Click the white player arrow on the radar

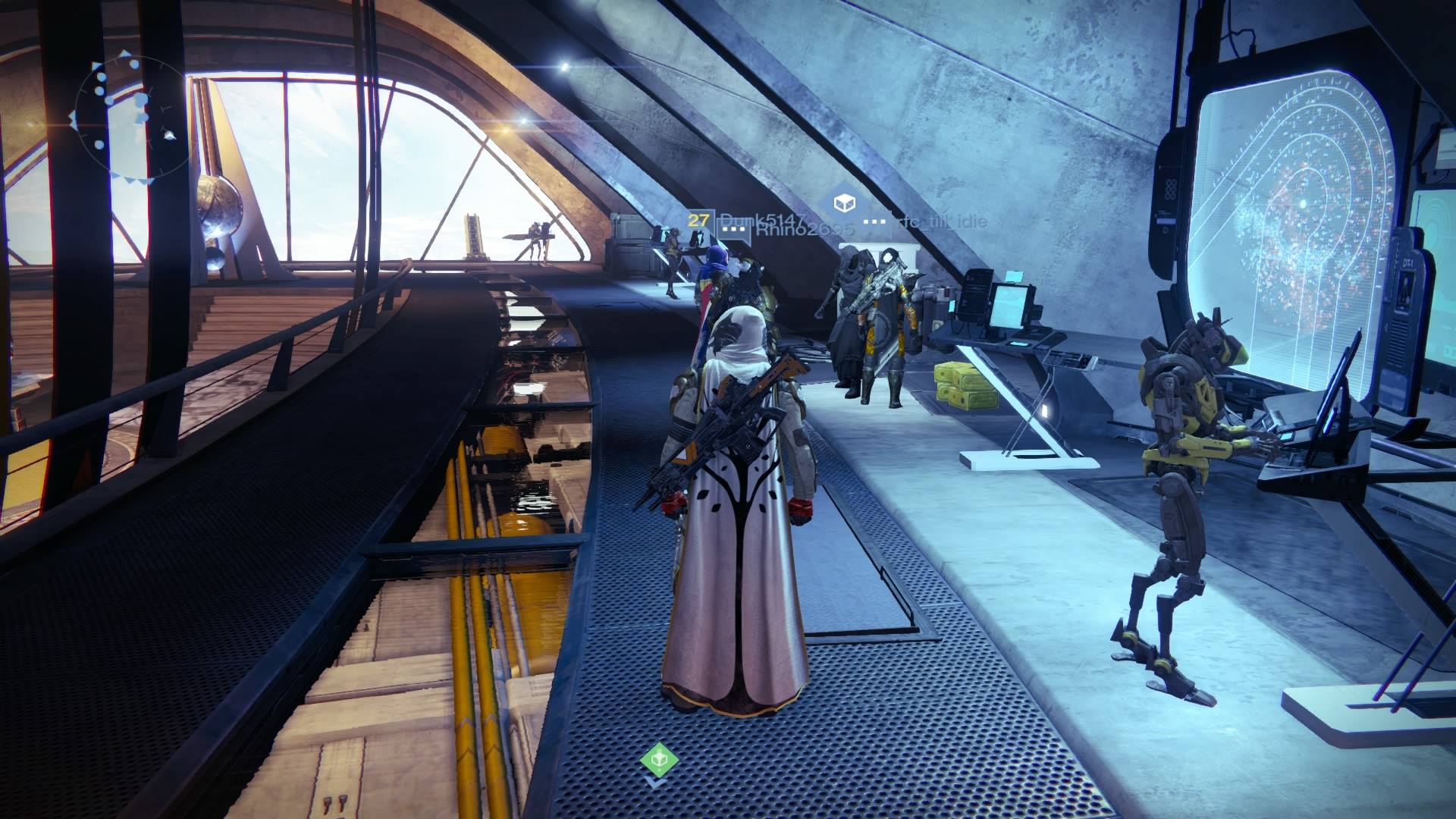pos(168,135)
